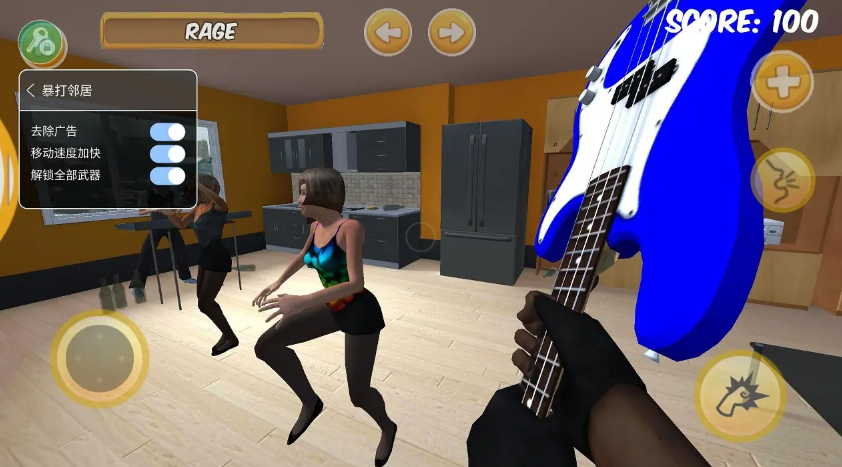The height and width of the screenshot is (467, 842).
Task: Tap the green key cheat menu icon
Action: (x=40, y=42)
